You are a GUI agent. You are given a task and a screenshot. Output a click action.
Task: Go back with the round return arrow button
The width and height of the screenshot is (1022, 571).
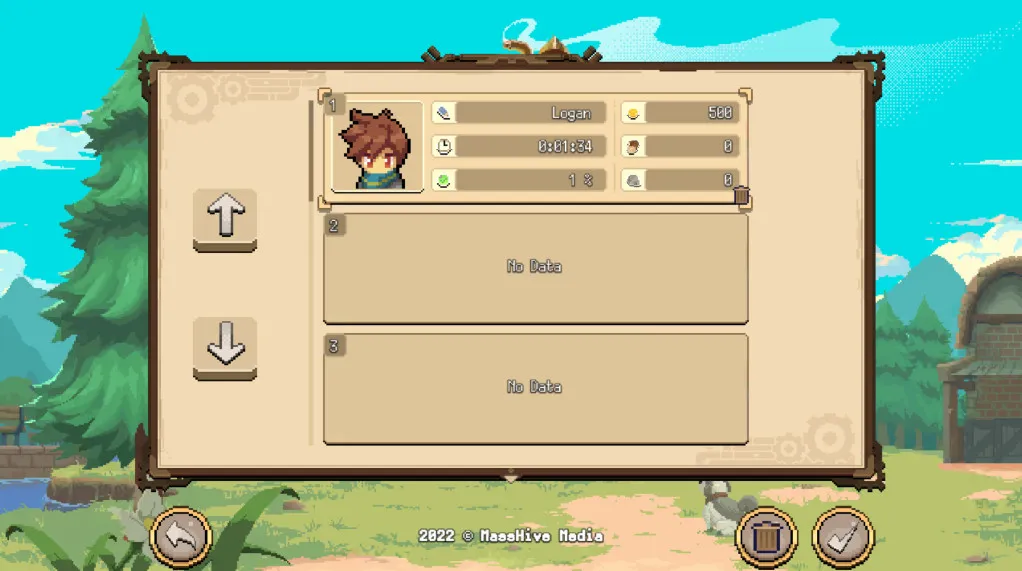[181, 538]
